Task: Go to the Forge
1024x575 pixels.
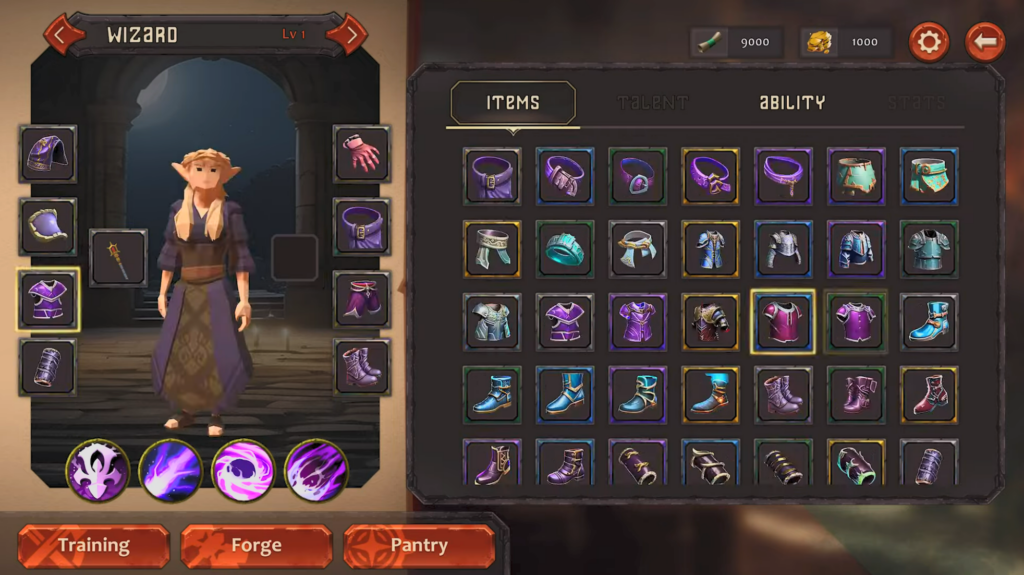Action: click(256, 546)
